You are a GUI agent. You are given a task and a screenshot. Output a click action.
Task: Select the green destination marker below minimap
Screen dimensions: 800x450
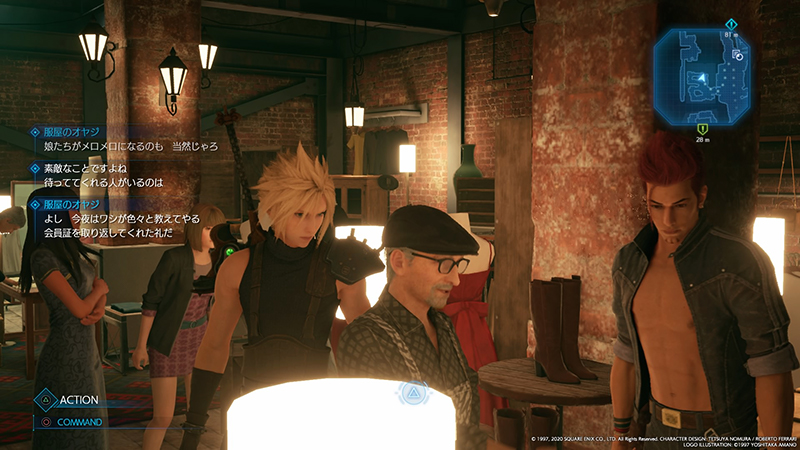pos(703,128)
